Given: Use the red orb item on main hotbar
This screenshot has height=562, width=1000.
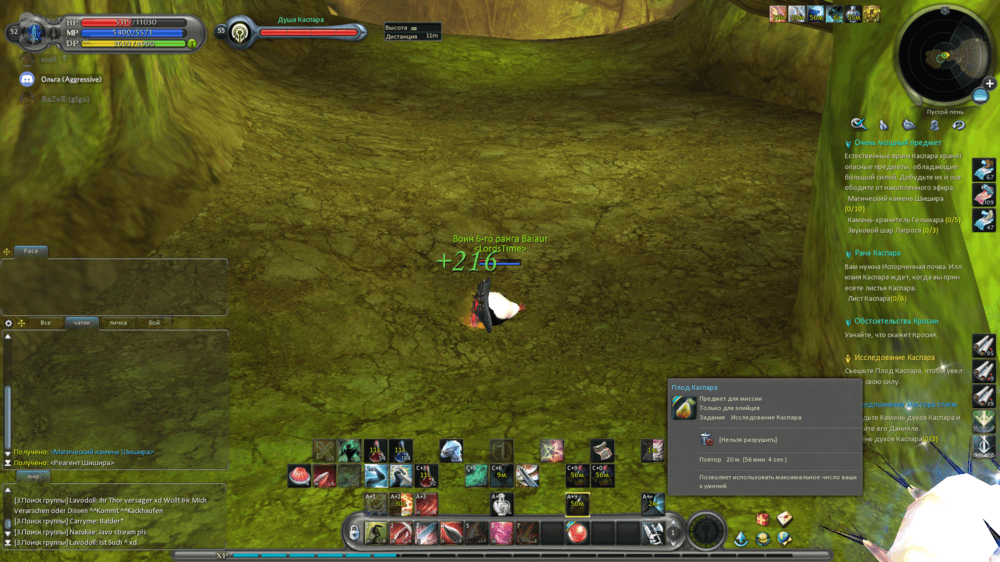Looking at the screenshot, I should pyautogui.click(x=577, y=531).
